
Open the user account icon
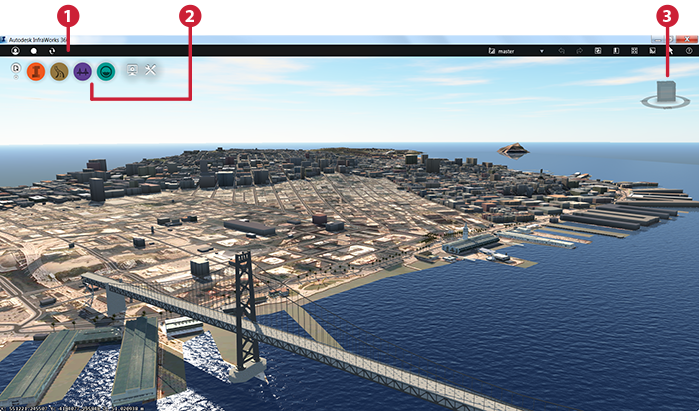[x=16, y=50]
